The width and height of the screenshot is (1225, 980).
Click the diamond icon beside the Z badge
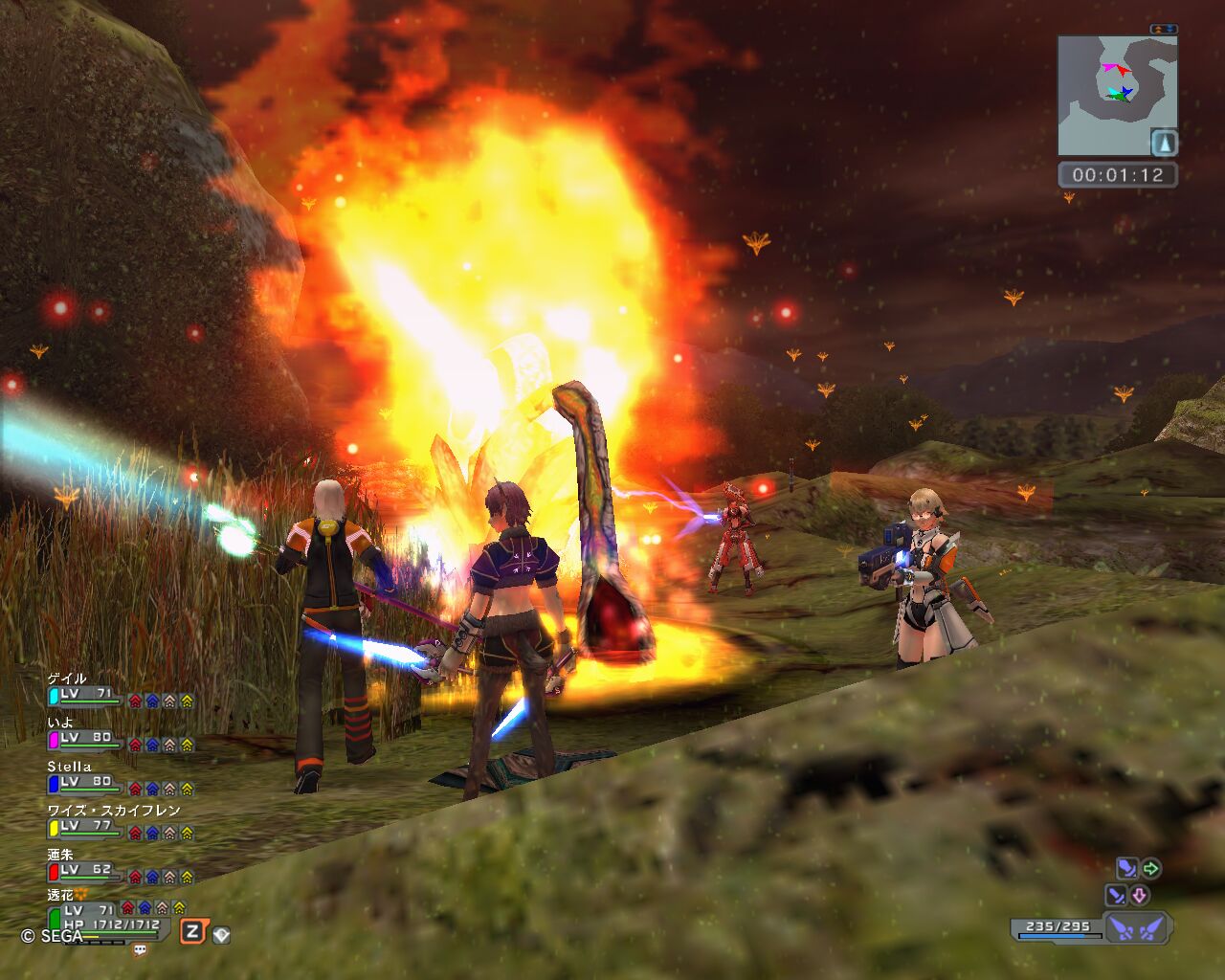[x=221, y=935]
